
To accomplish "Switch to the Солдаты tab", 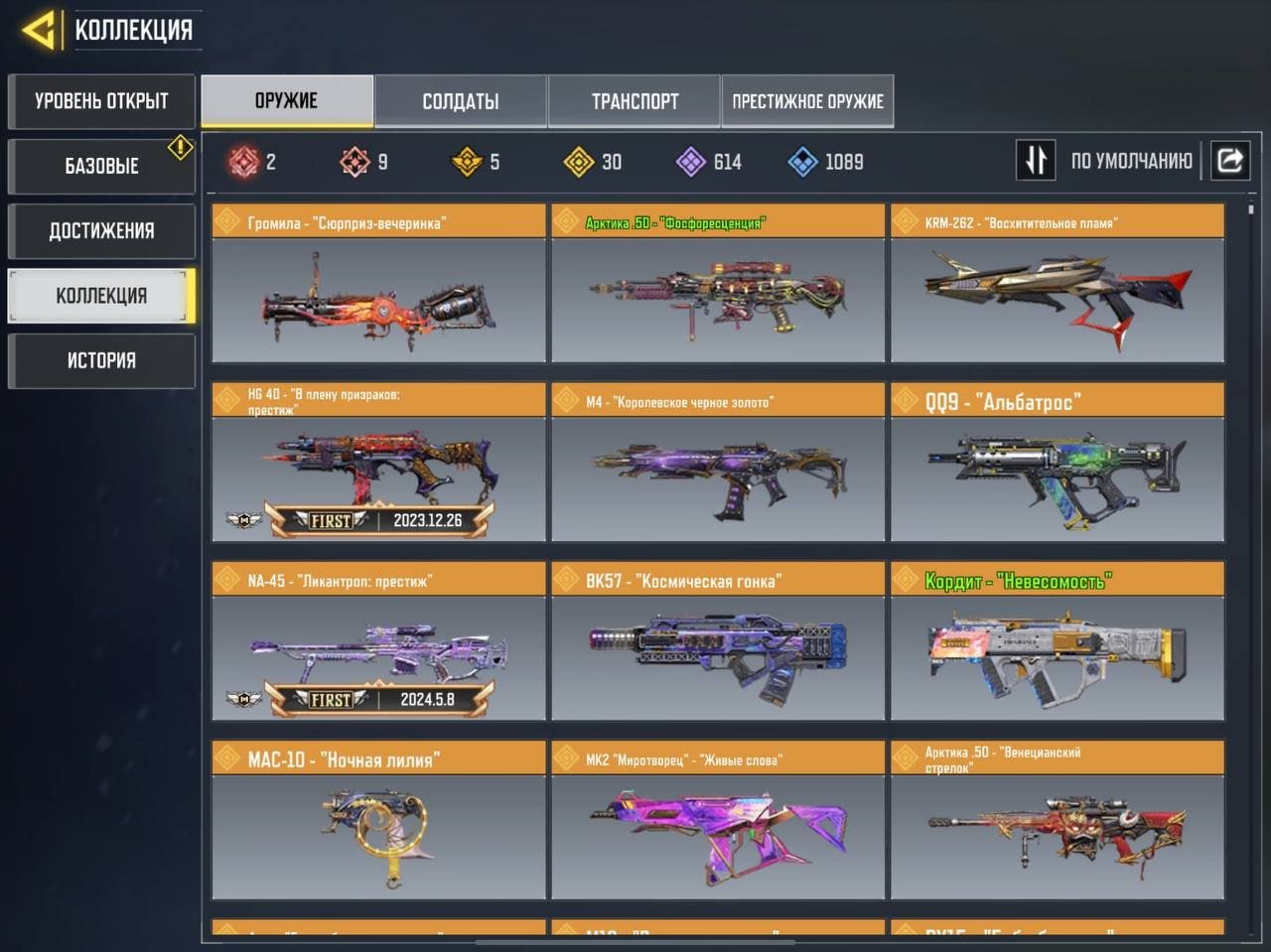I will coord(461,101).
